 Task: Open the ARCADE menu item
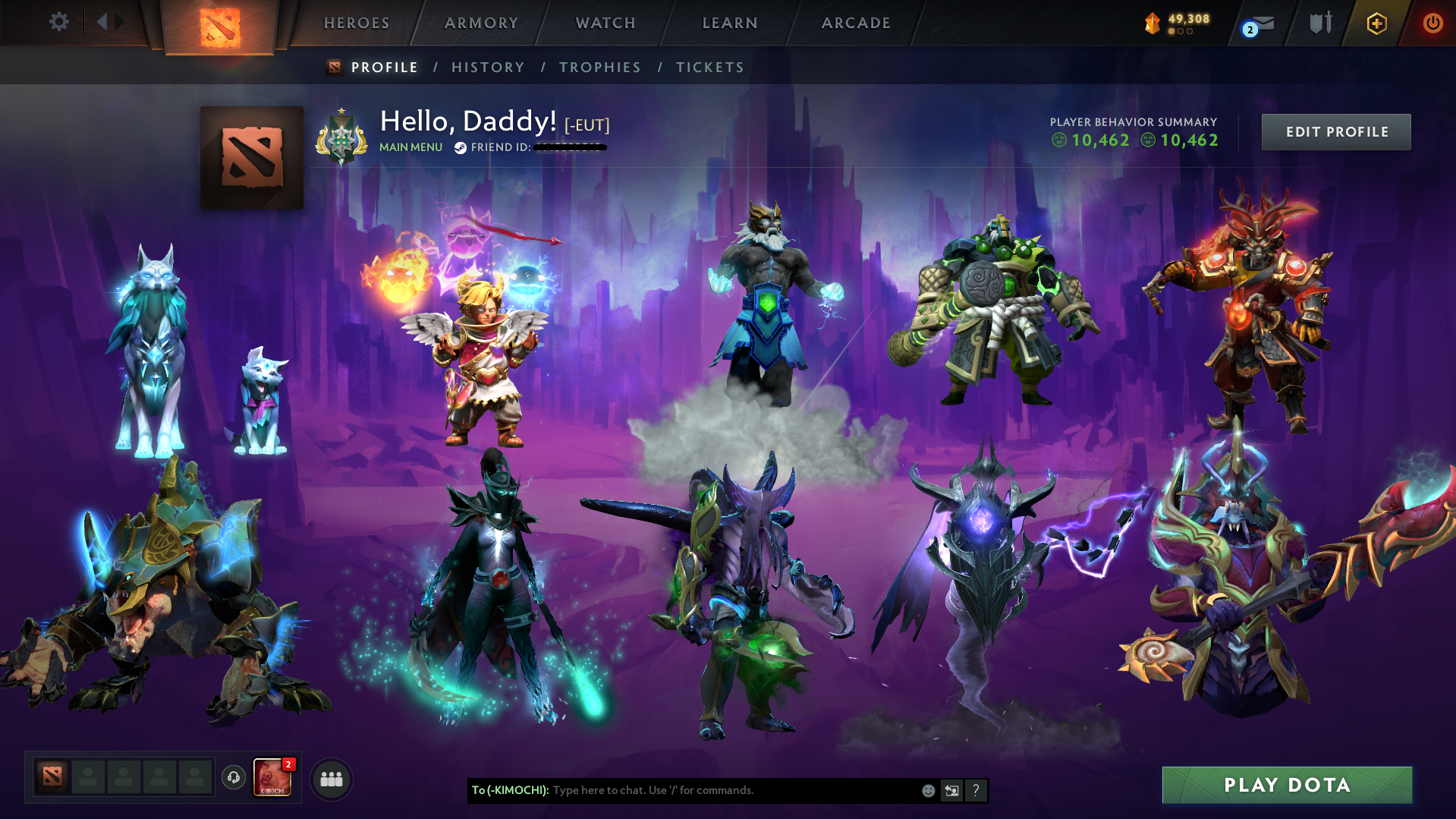point(856,23)
